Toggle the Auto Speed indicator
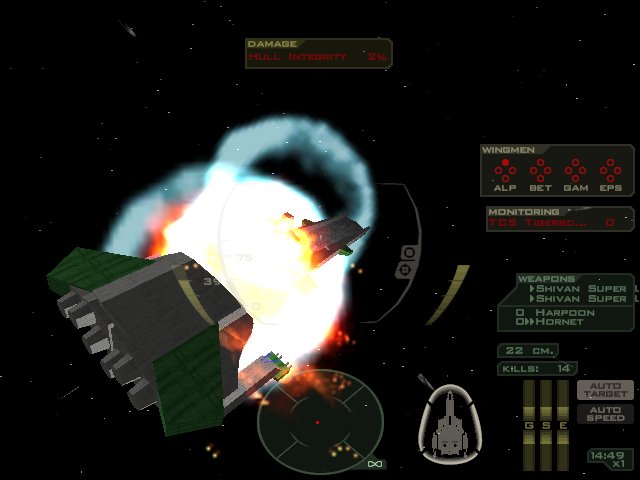640x480 pixels. [605, 413]
